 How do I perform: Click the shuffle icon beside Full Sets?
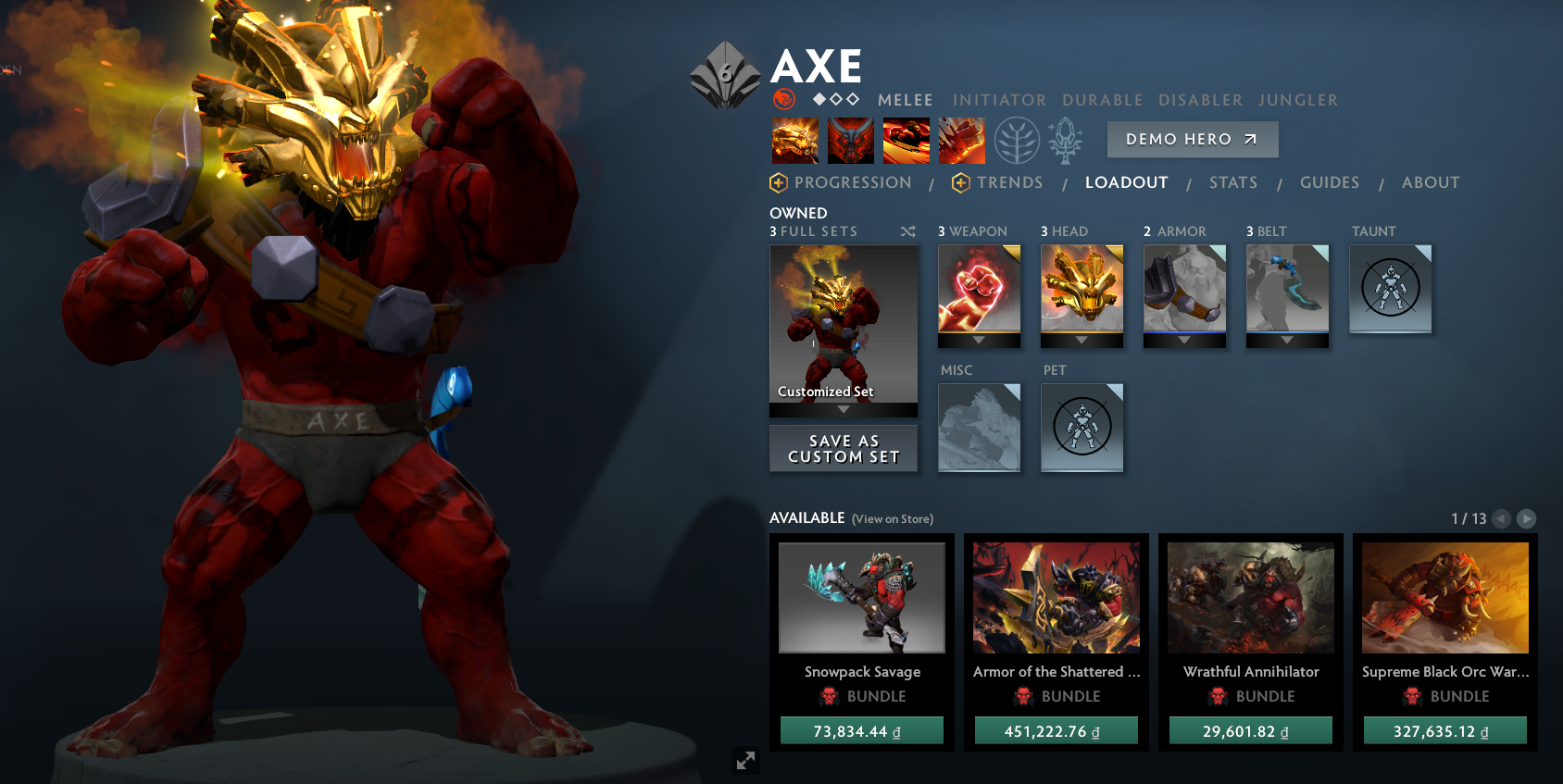coord(908,230)
